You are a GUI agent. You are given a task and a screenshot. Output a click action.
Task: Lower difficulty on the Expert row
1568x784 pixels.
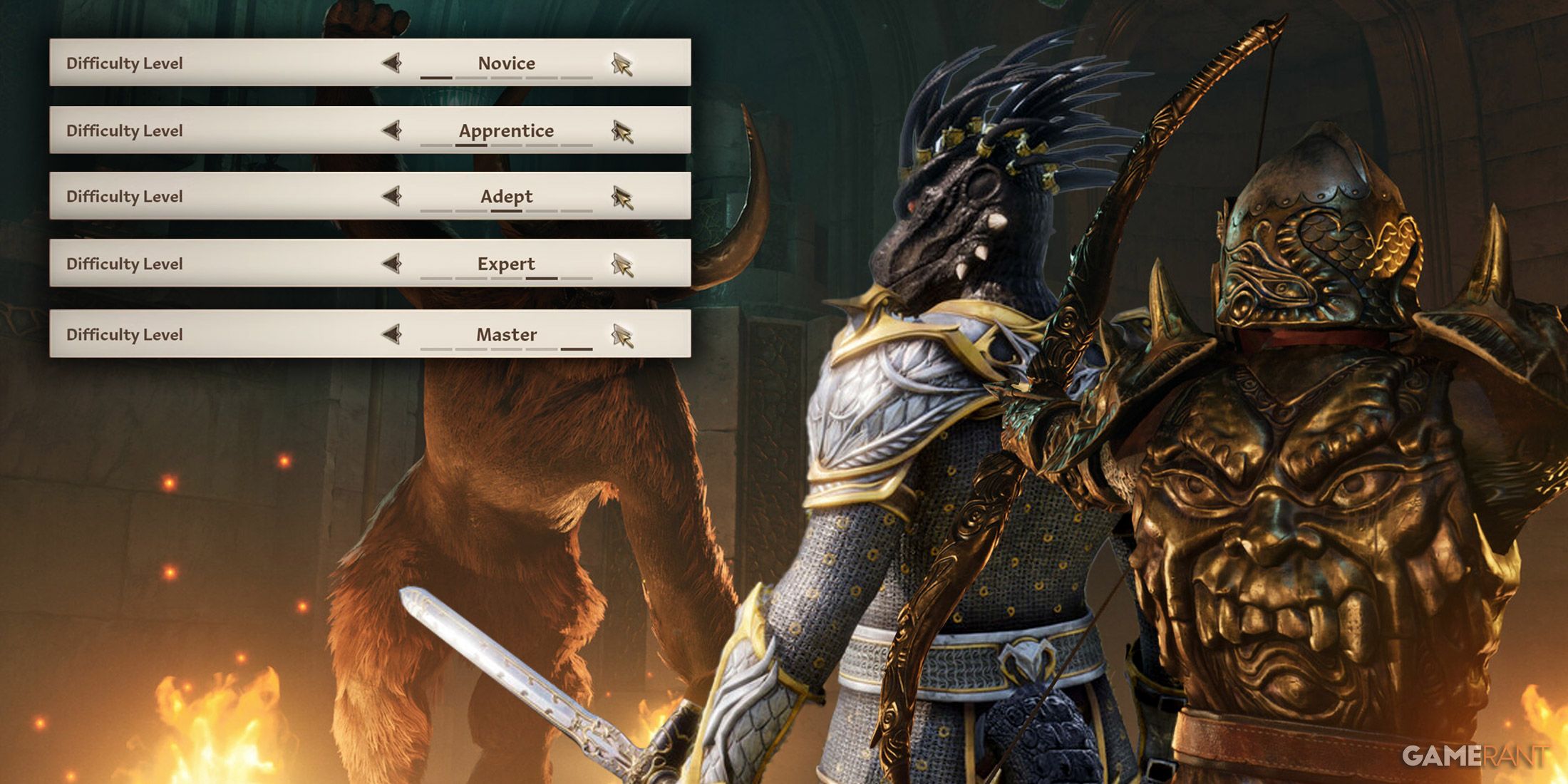point(392,264)
